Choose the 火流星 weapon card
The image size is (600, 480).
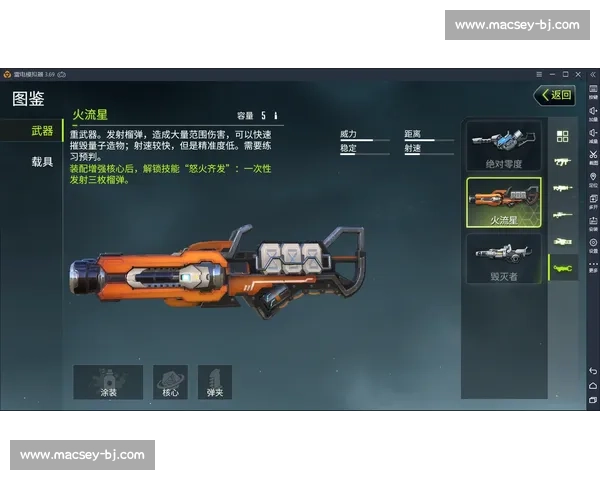click(x=504, y=203)
